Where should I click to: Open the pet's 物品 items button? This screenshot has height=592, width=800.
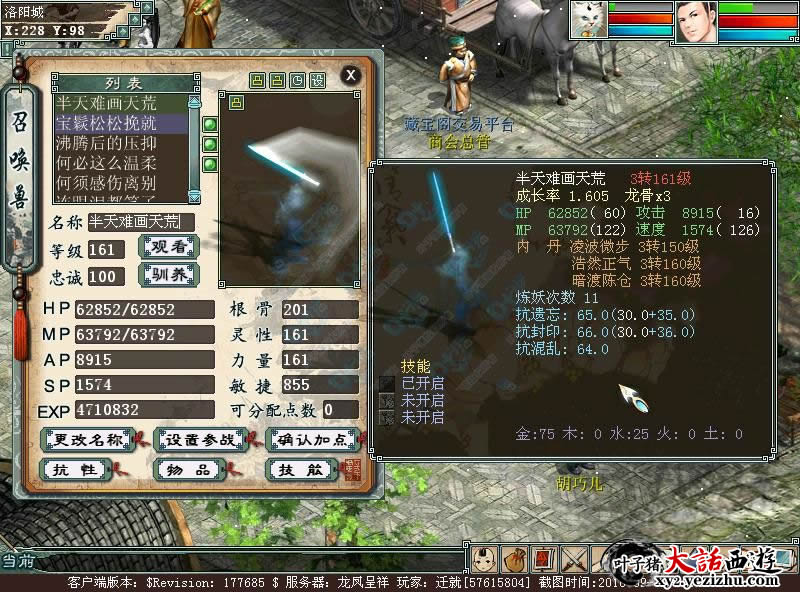click(192, 468)
